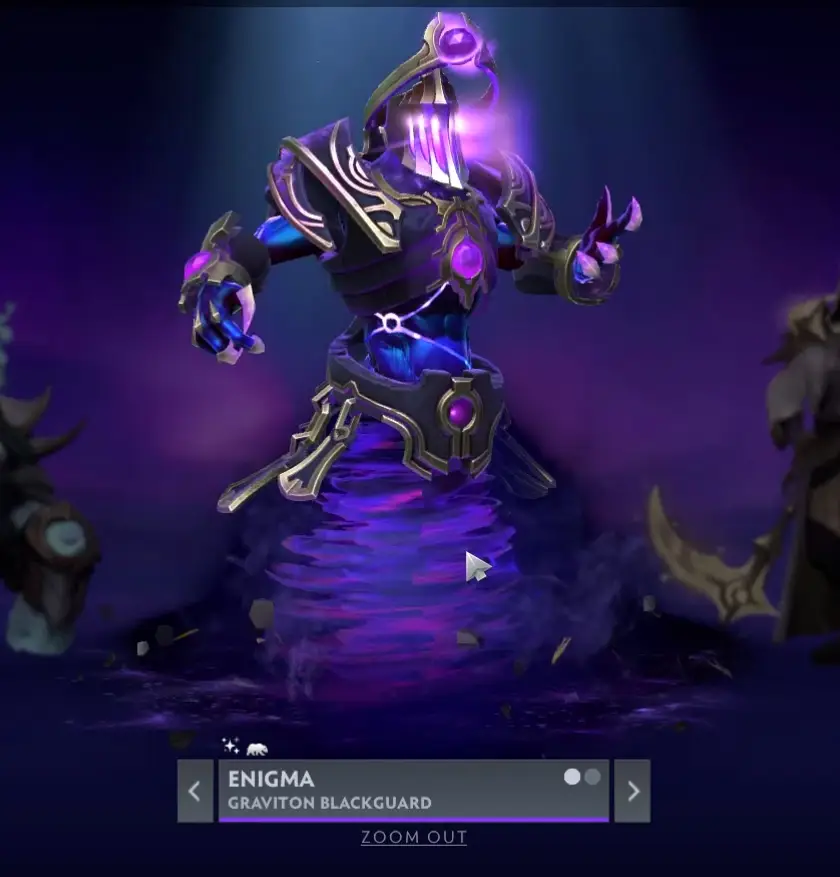Viewport: 840px width, 877px height.
Task: Click the Zoom Out link
Action: pos(414,837)
